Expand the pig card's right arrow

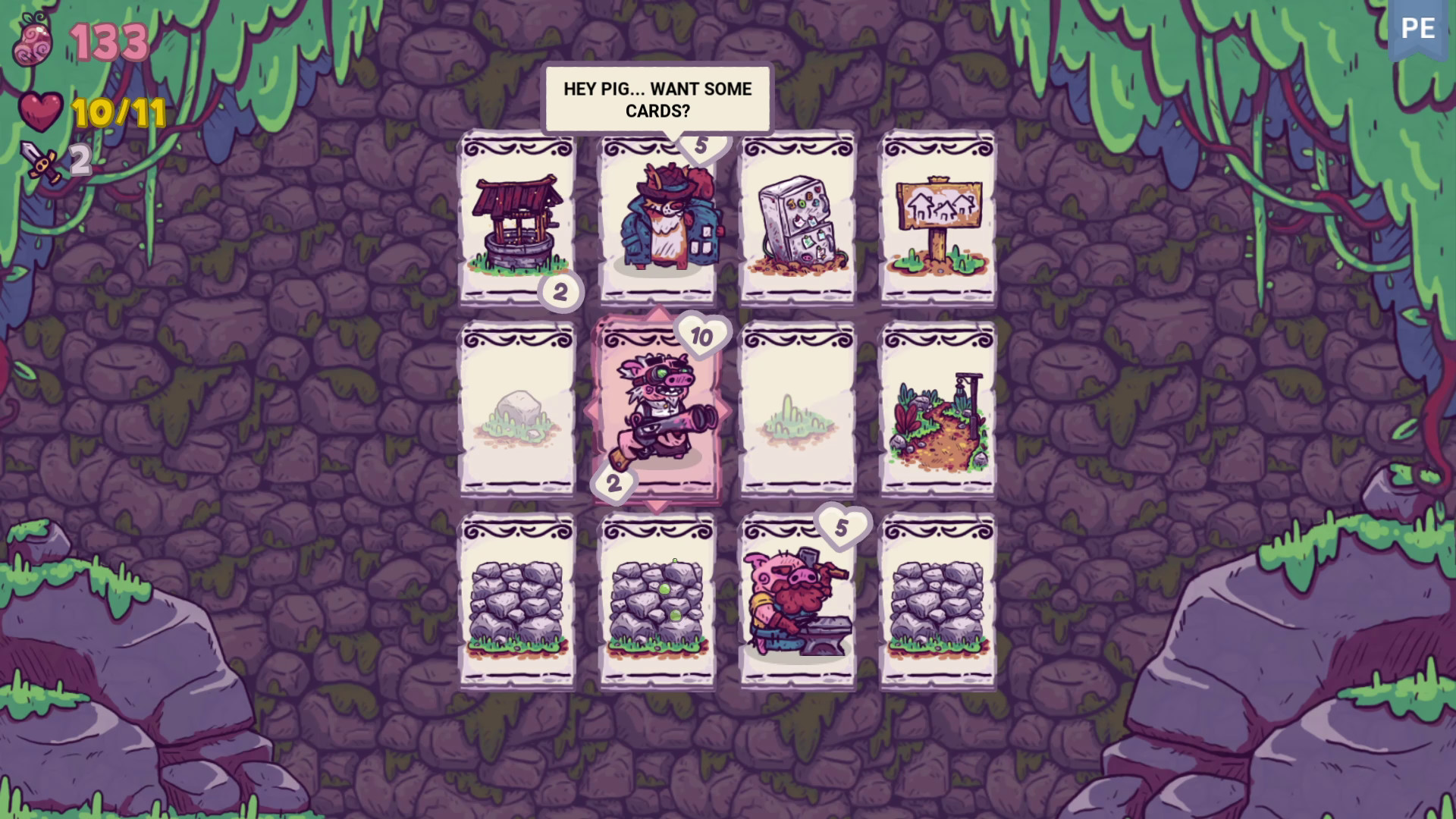point(724,413)
